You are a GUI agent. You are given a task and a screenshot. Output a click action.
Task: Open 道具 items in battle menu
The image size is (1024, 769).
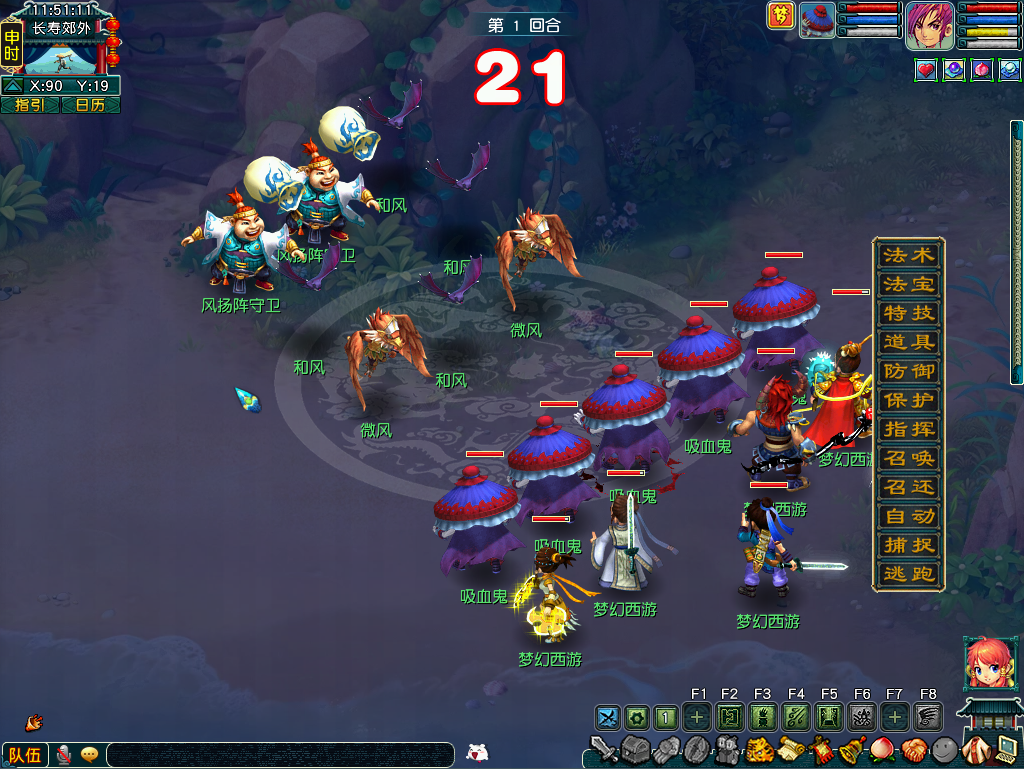pyautogui.click(x=908, y=342)
